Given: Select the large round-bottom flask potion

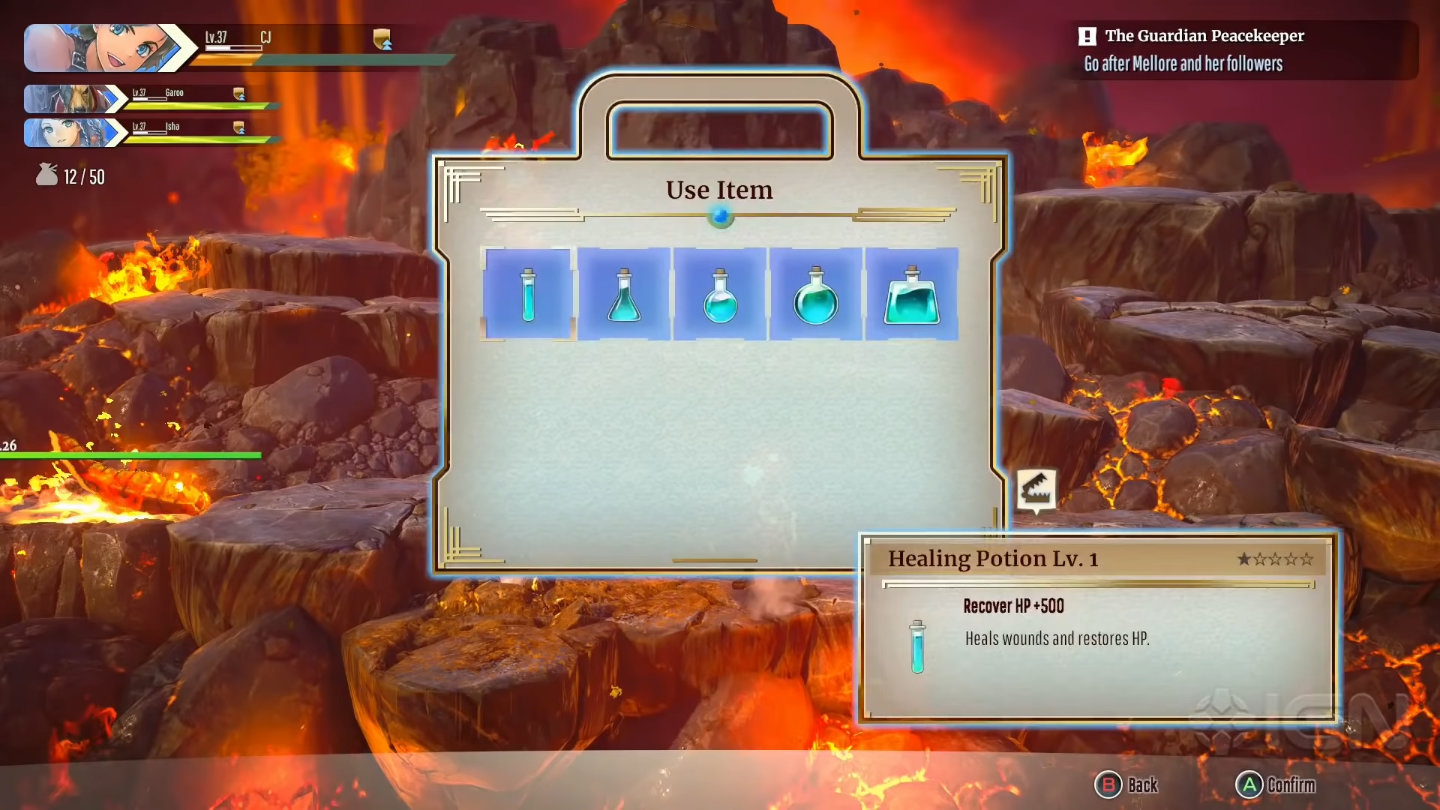Looking at the screenshot, I should [815, 294].
